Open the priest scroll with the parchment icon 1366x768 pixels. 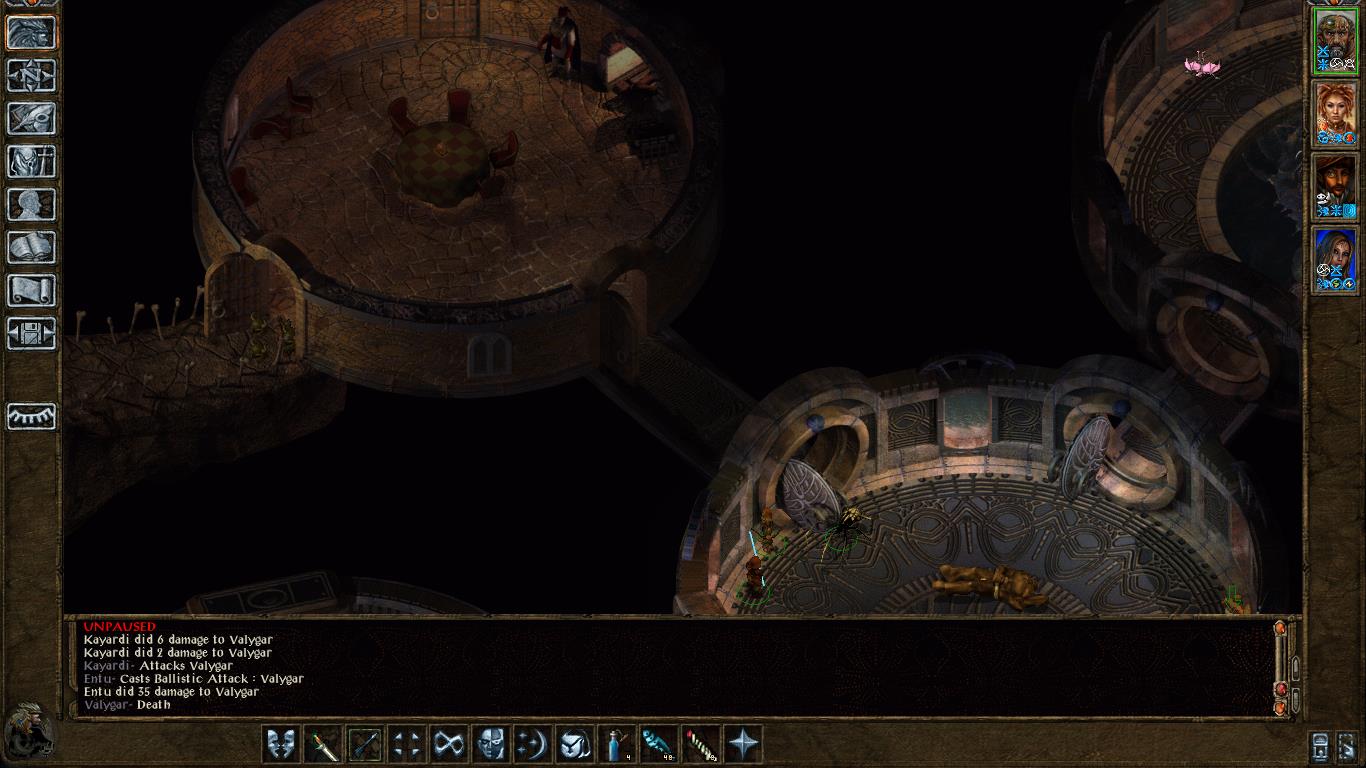pos(31,291)
